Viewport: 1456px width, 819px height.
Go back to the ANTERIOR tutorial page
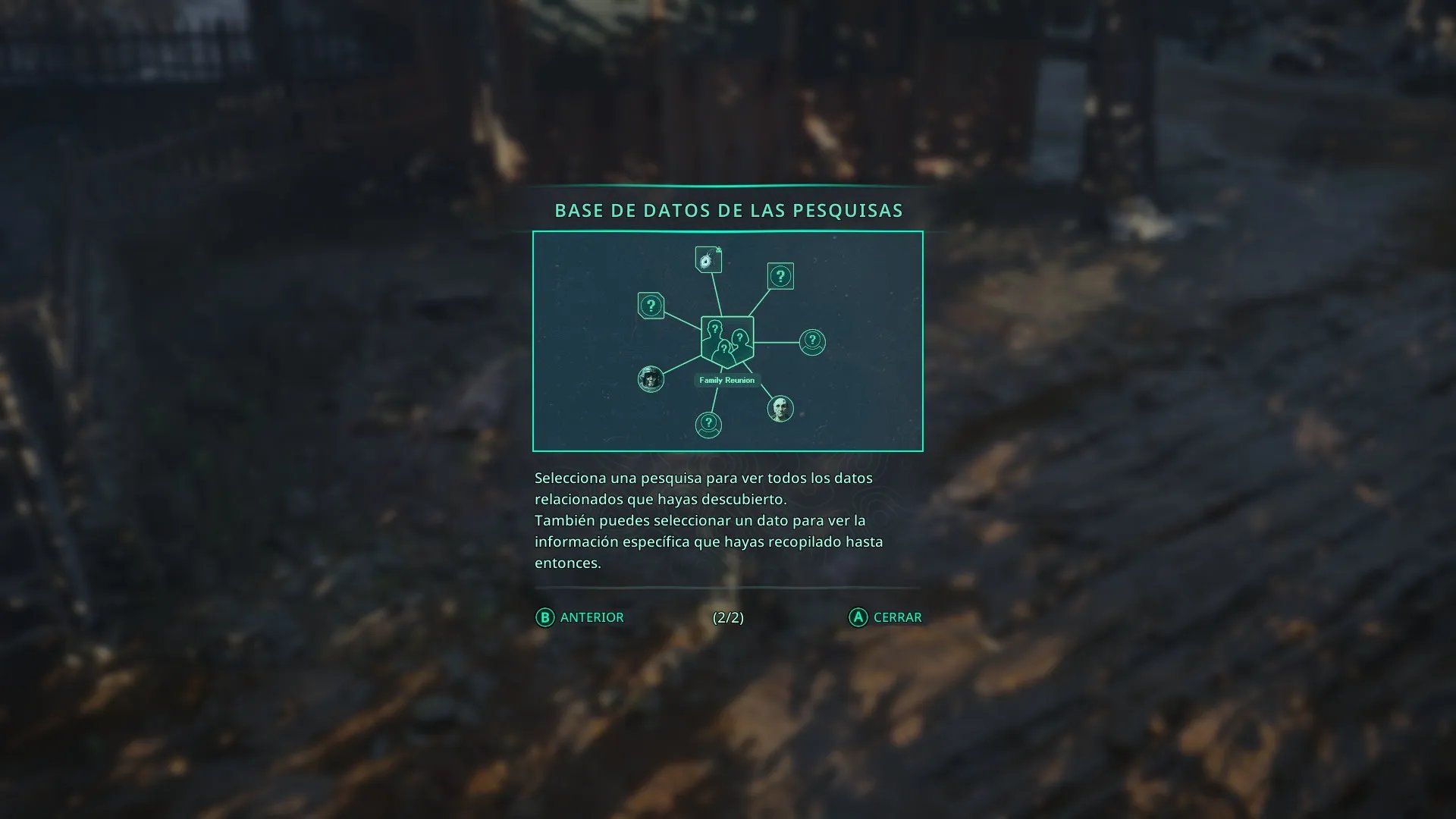click(580, 617)
